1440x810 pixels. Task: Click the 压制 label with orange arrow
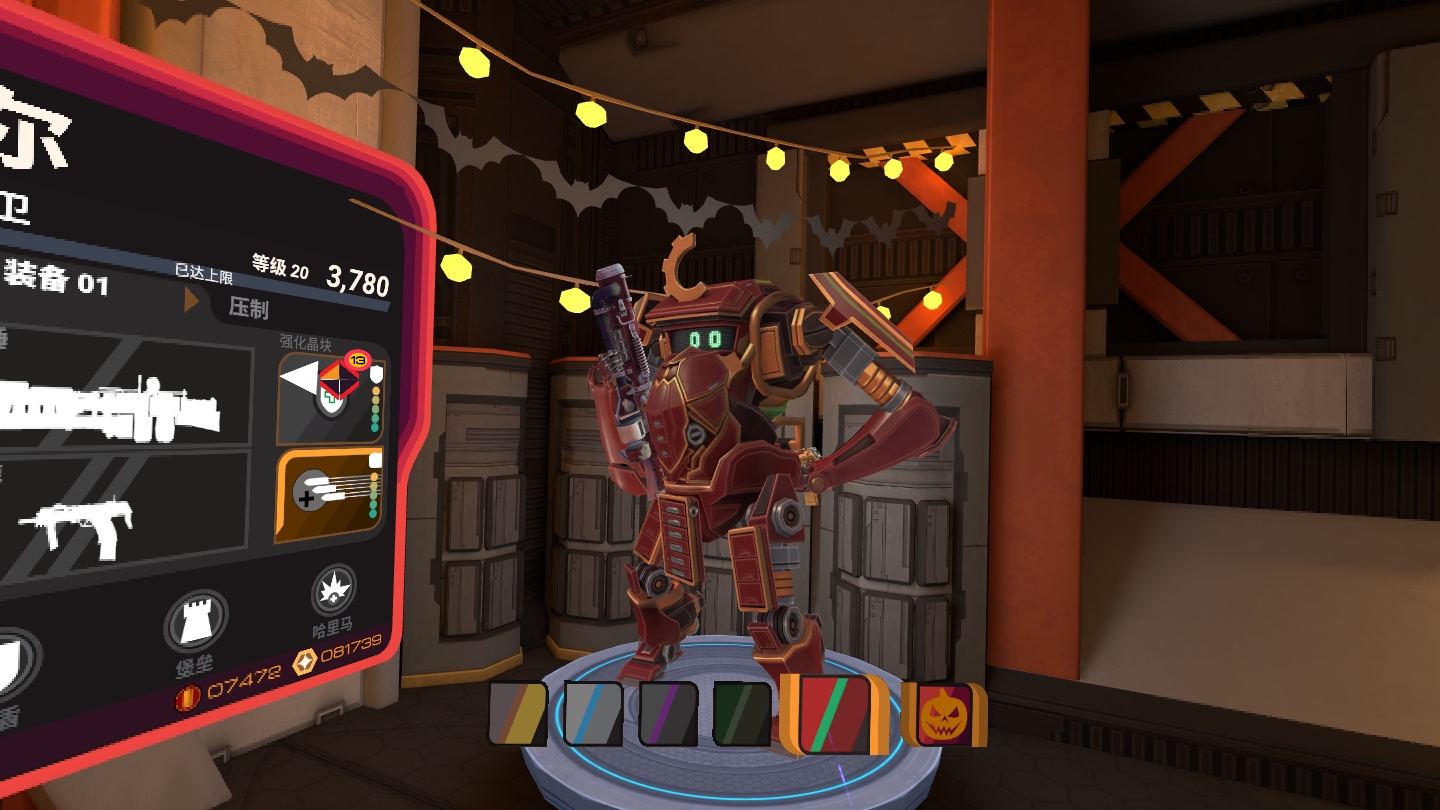pyautogui.click(x=240, y=305)
